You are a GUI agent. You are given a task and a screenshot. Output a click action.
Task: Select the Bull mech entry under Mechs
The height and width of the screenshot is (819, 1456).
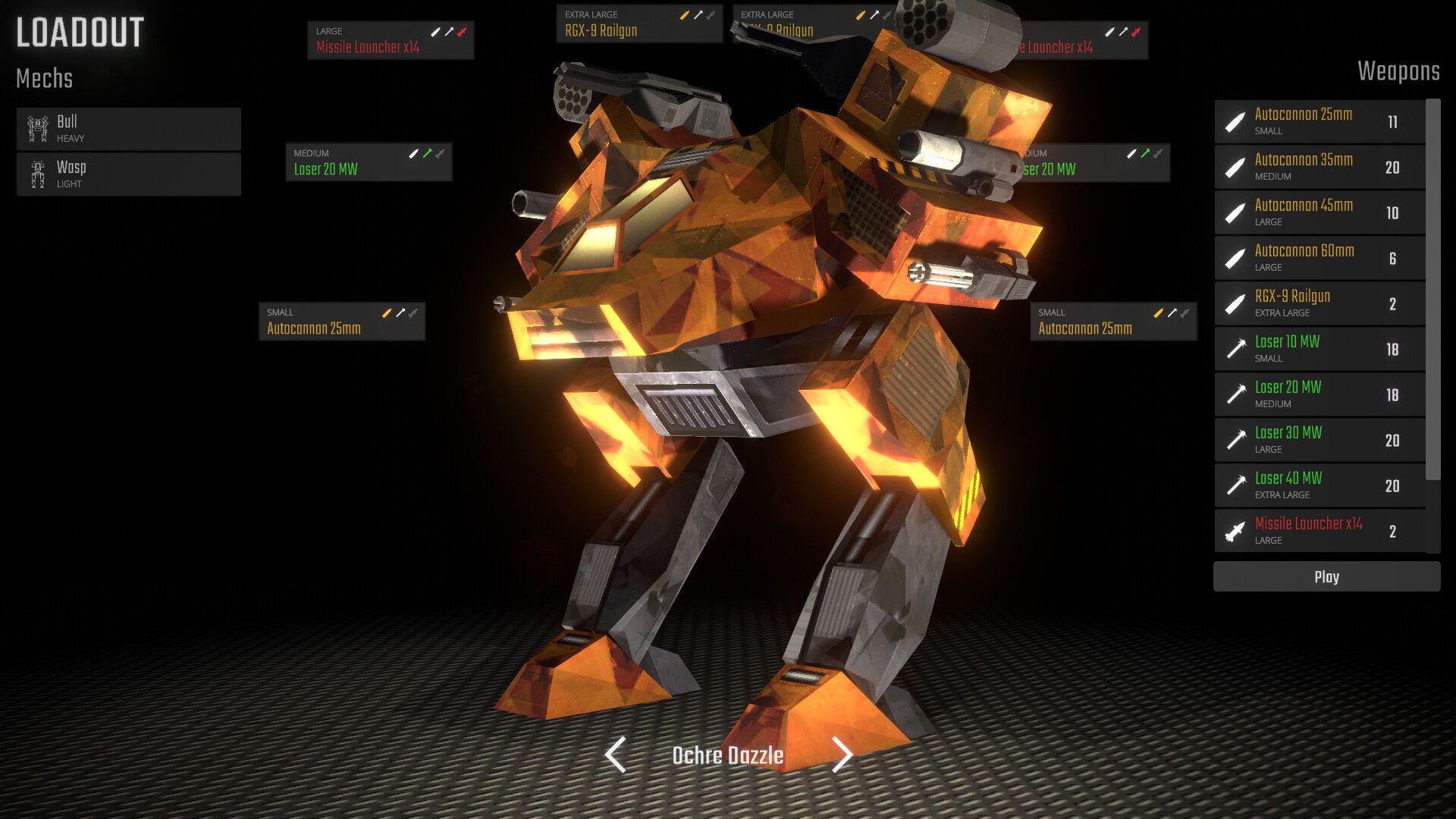click(x=129, y=128)
